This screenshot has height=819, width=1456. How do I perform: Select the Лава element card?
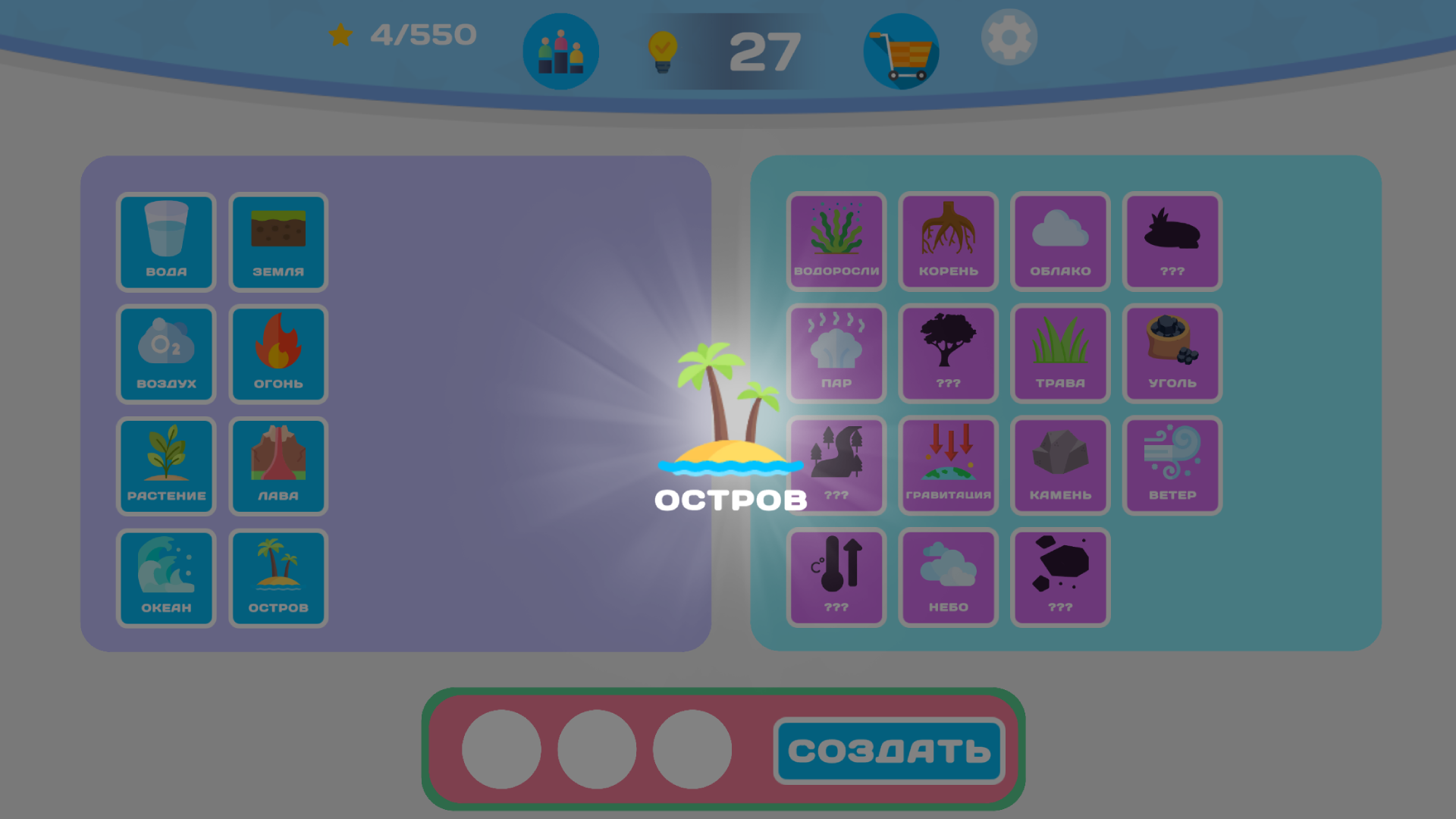click(x=278, y=466)
